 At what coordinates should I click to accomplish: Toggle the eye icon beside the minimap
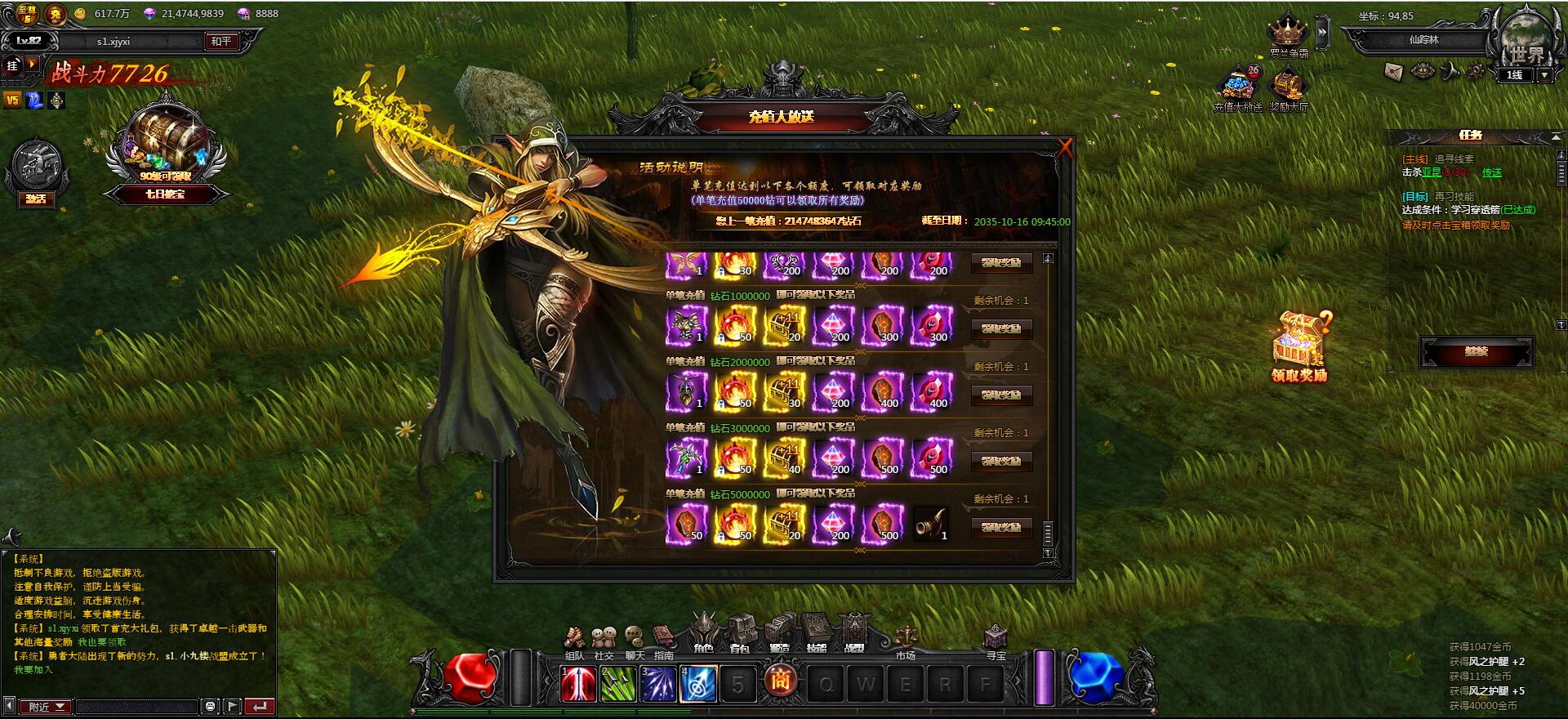click(1422, 72)
